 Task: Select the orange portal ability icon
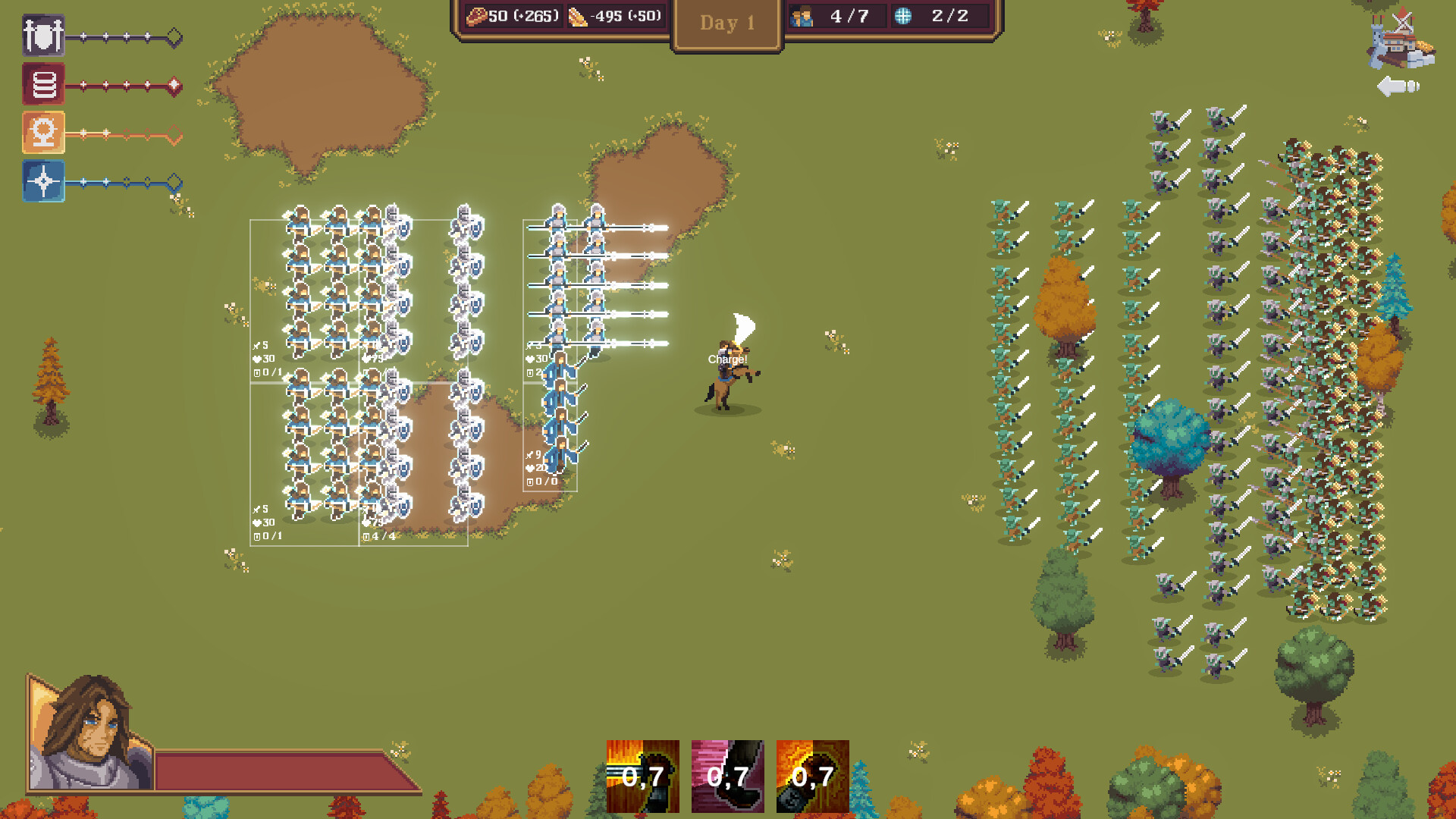[x=43, y=133]
